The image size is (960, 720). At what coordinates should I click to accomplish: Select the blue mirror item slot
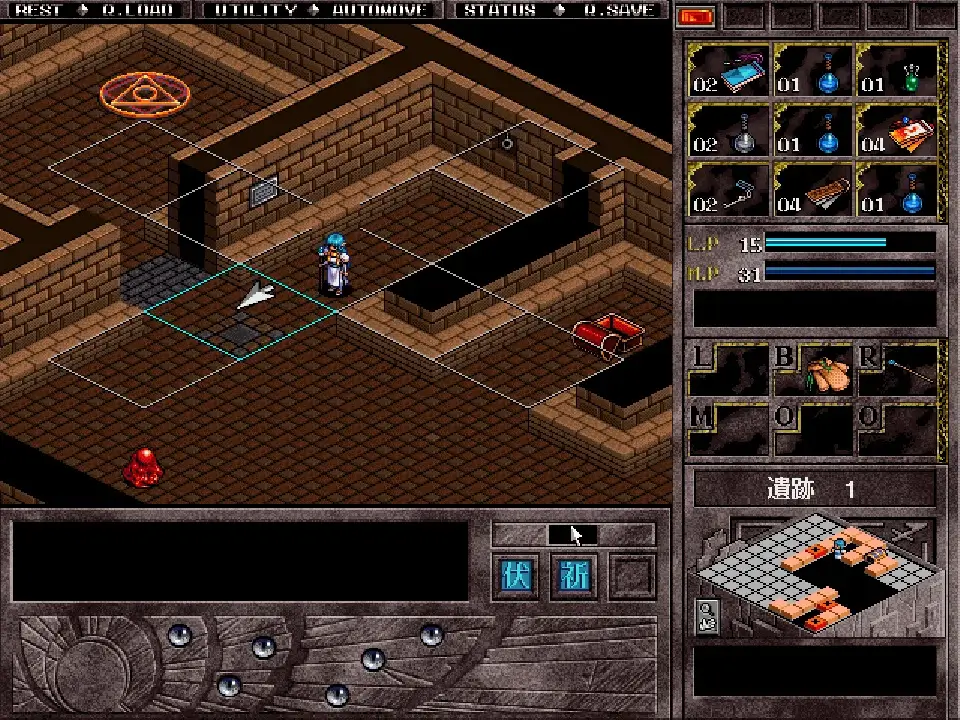point(728,72)
